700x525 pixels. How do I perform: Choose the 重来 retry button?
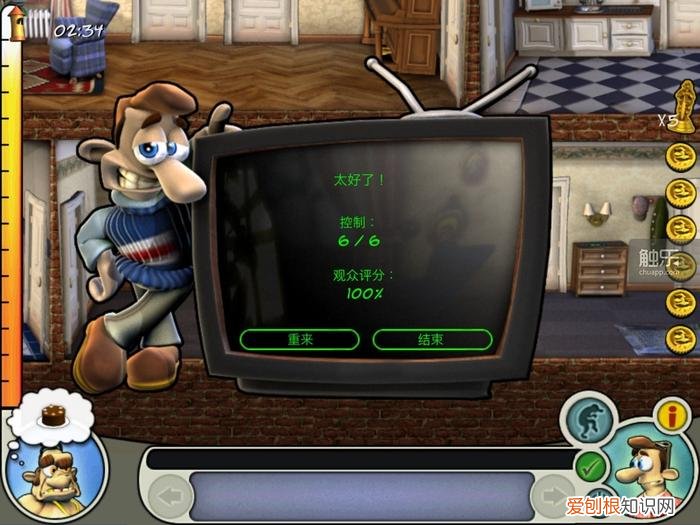click(299, 340)
